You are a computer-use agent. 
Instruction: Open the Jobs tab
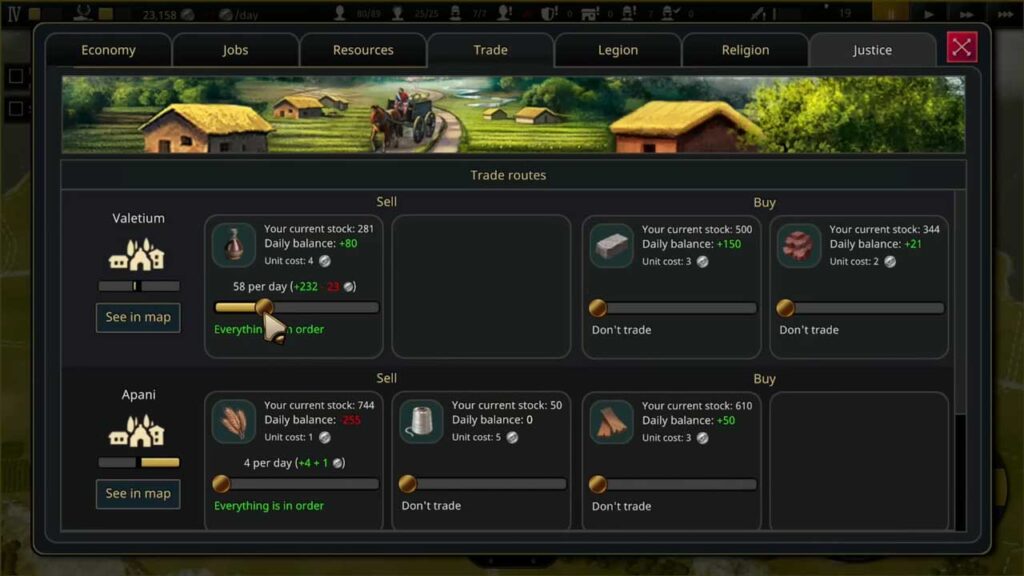point(236,50)
